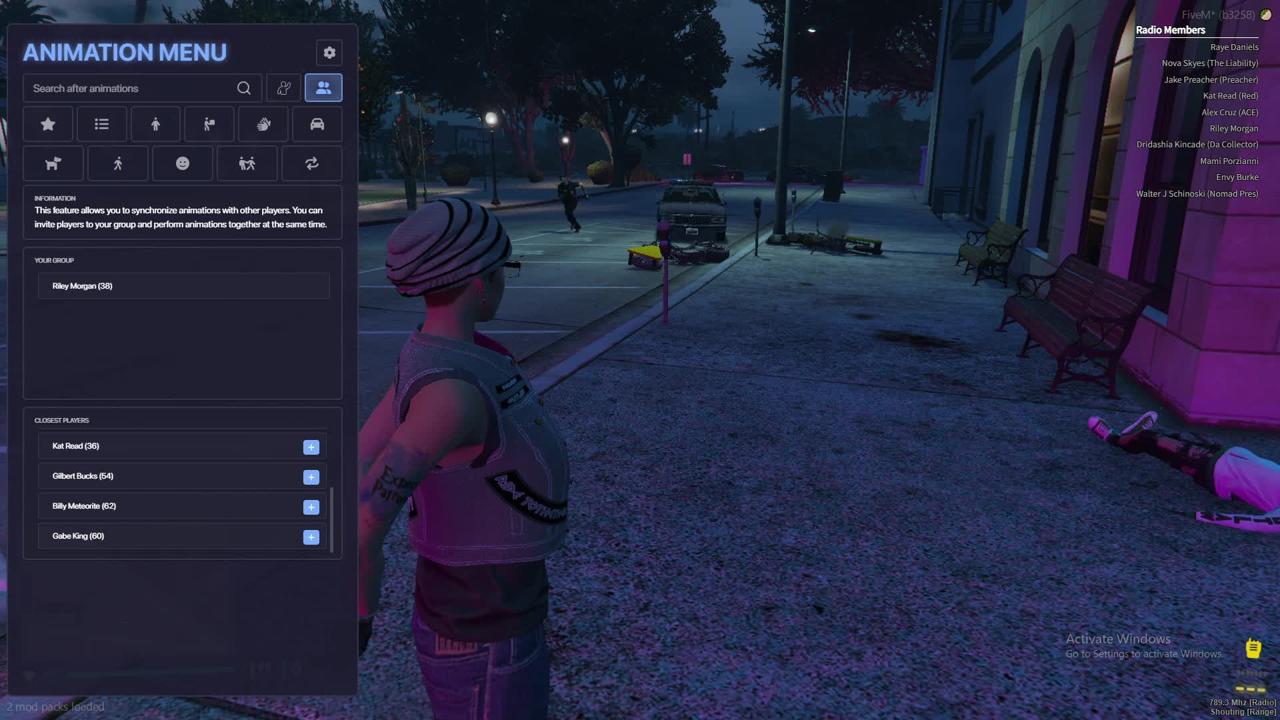
Task: Toggle the group sync two-people button
Action: pos(323,89)
